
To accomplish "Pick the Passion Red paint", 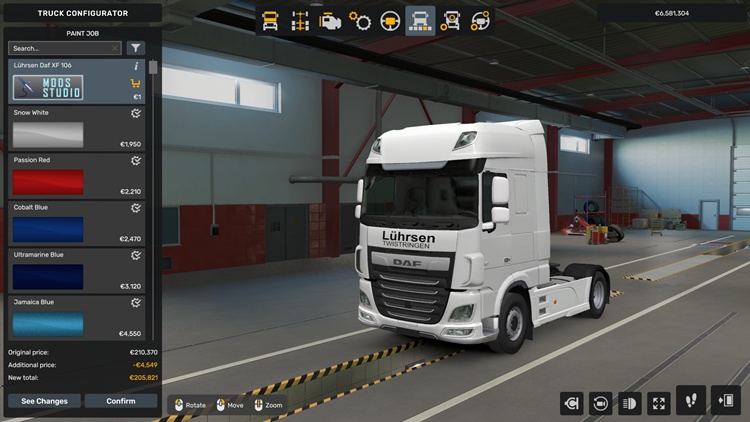I will pos(48,182).
